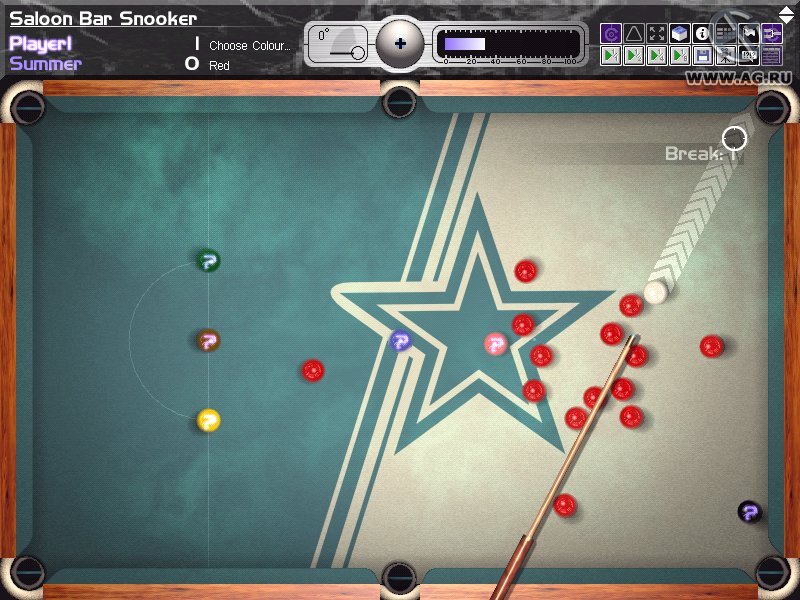800x600 pixels.
Task: Play replay at 1/4 speed
Action: click(656, 56)
